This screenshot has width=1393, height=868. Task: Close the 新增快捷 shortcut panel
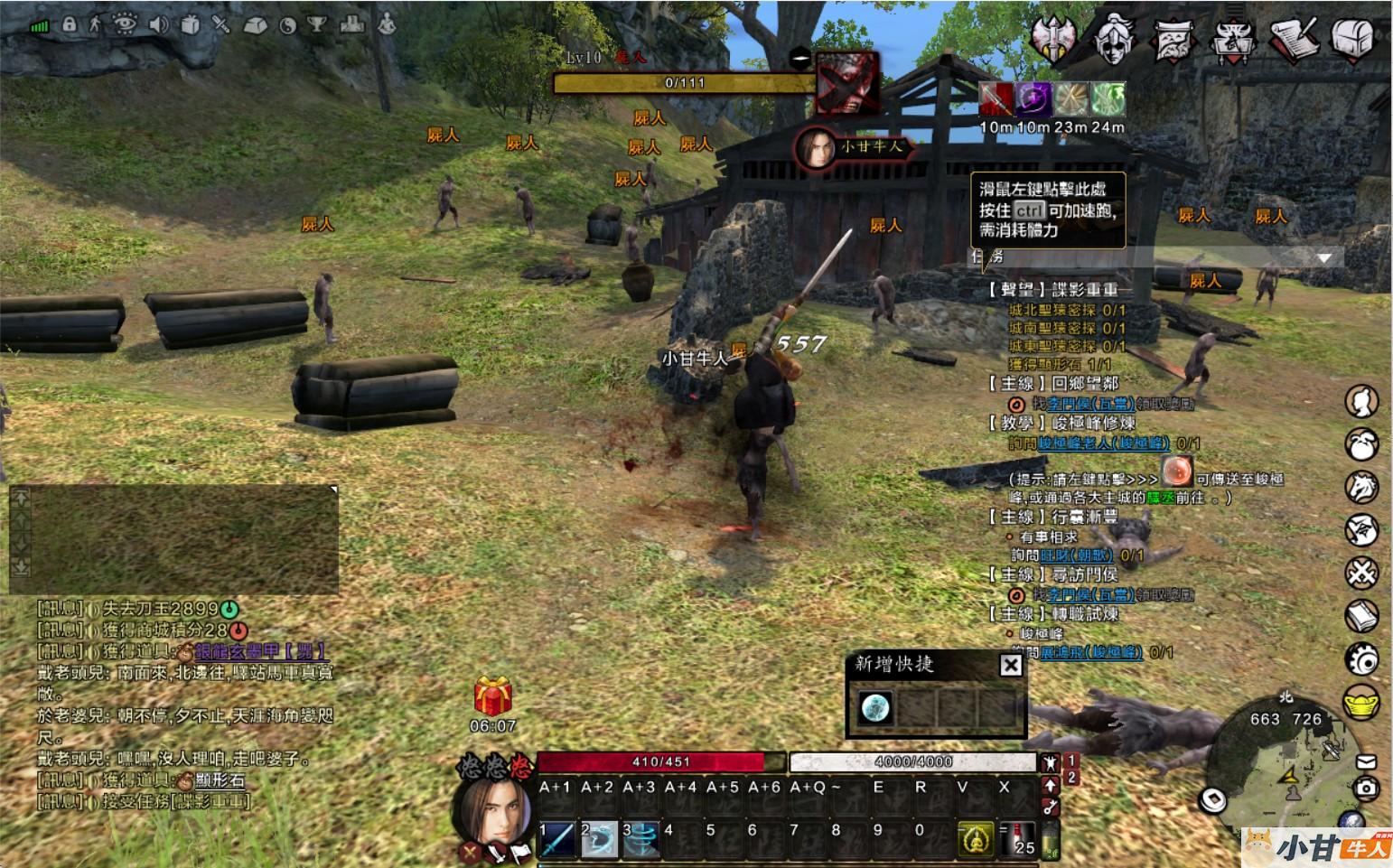pyautogui.click(x=1011, y=666)
